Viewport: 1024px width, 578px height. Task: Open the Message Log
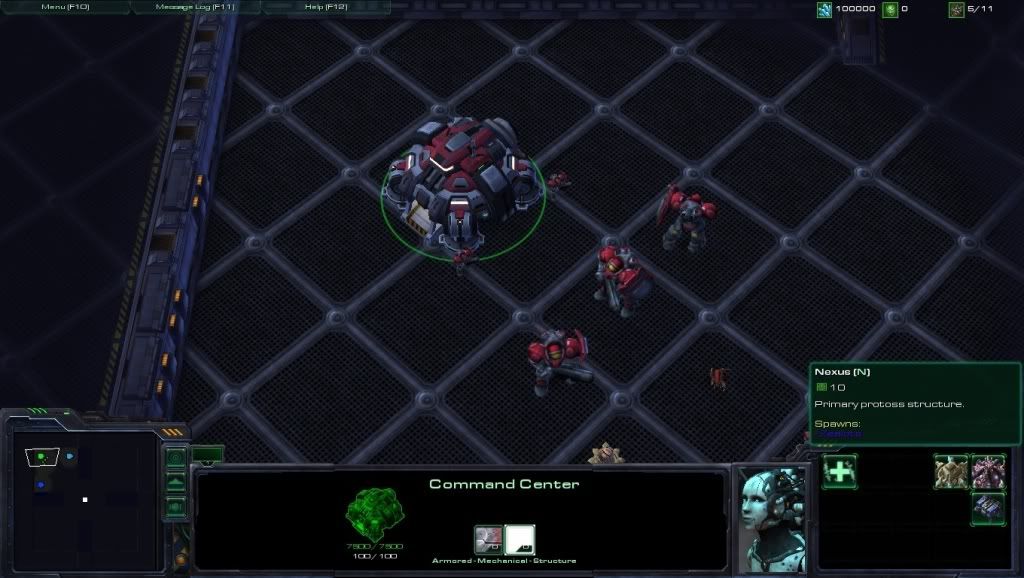point(195,7)
